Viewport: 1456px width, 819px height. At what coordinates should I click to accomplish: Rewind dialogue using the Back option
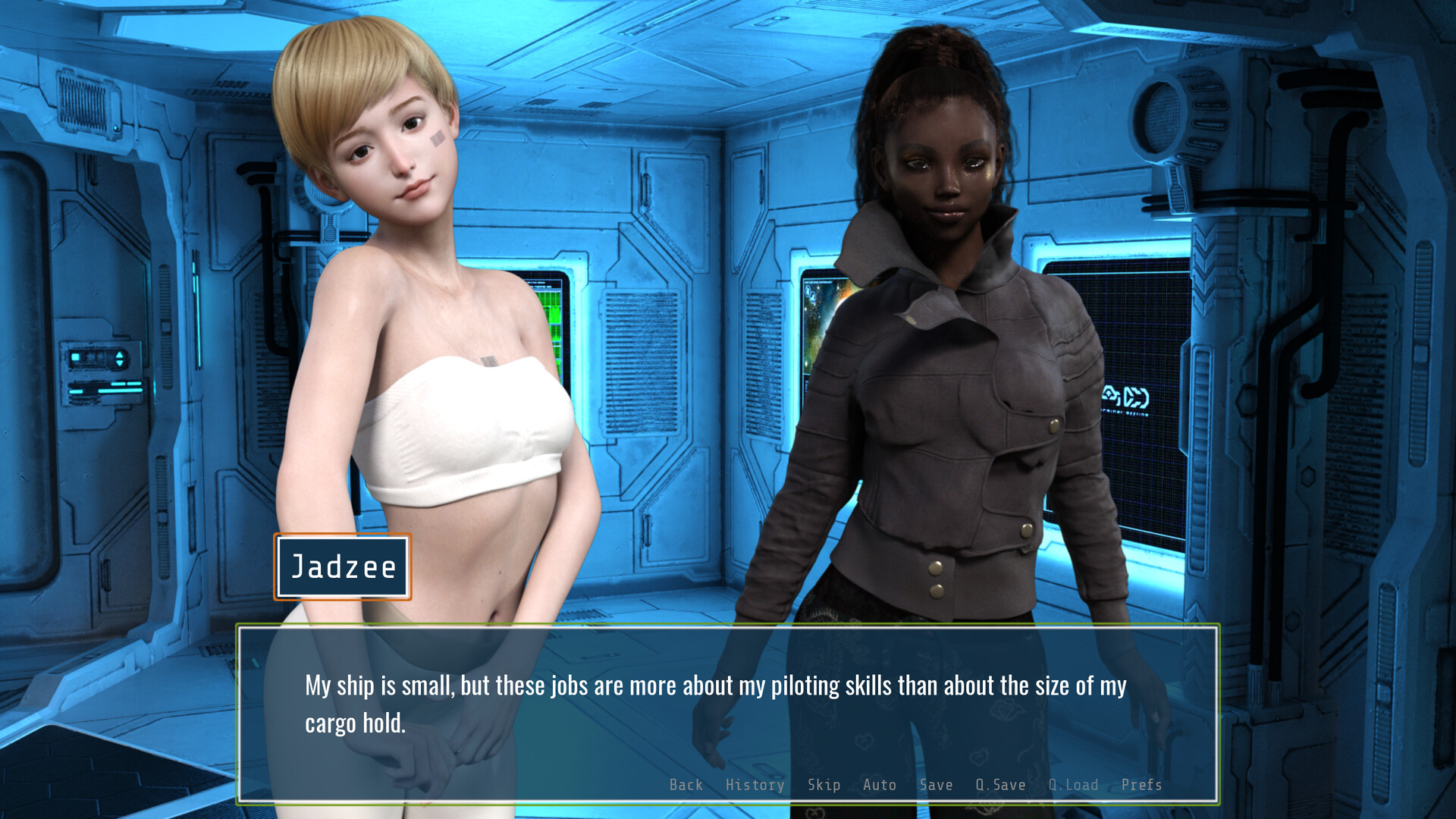[x=686, y=785]
